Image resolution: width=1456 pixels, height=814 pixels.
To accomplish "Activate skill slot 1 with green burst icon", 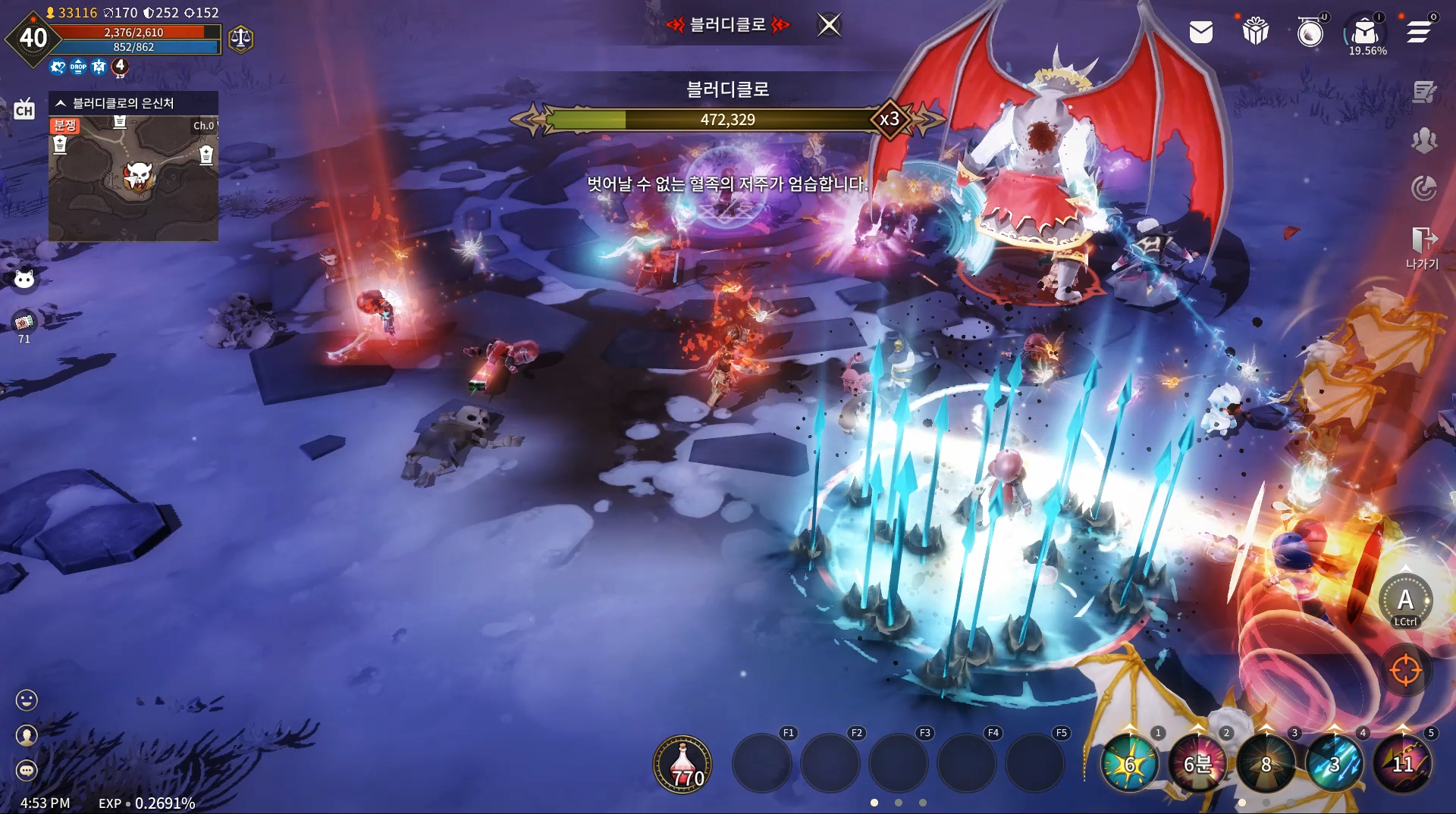I will point(1129,764).
